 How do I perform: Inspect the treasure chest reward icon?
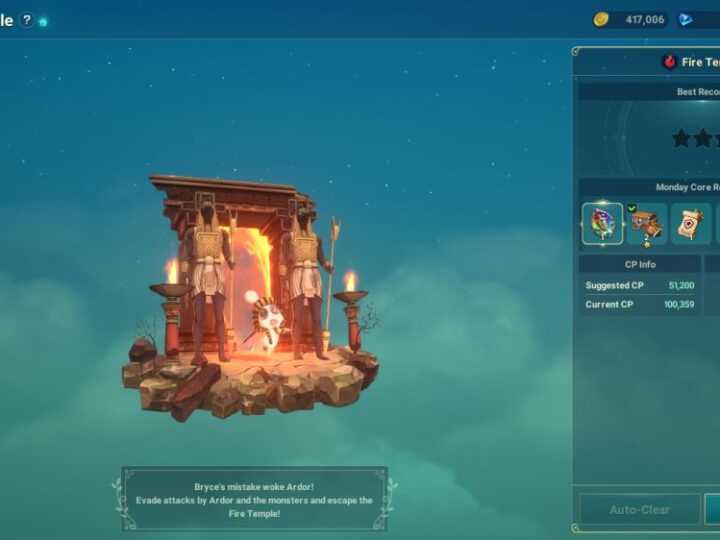pos(647,224)
